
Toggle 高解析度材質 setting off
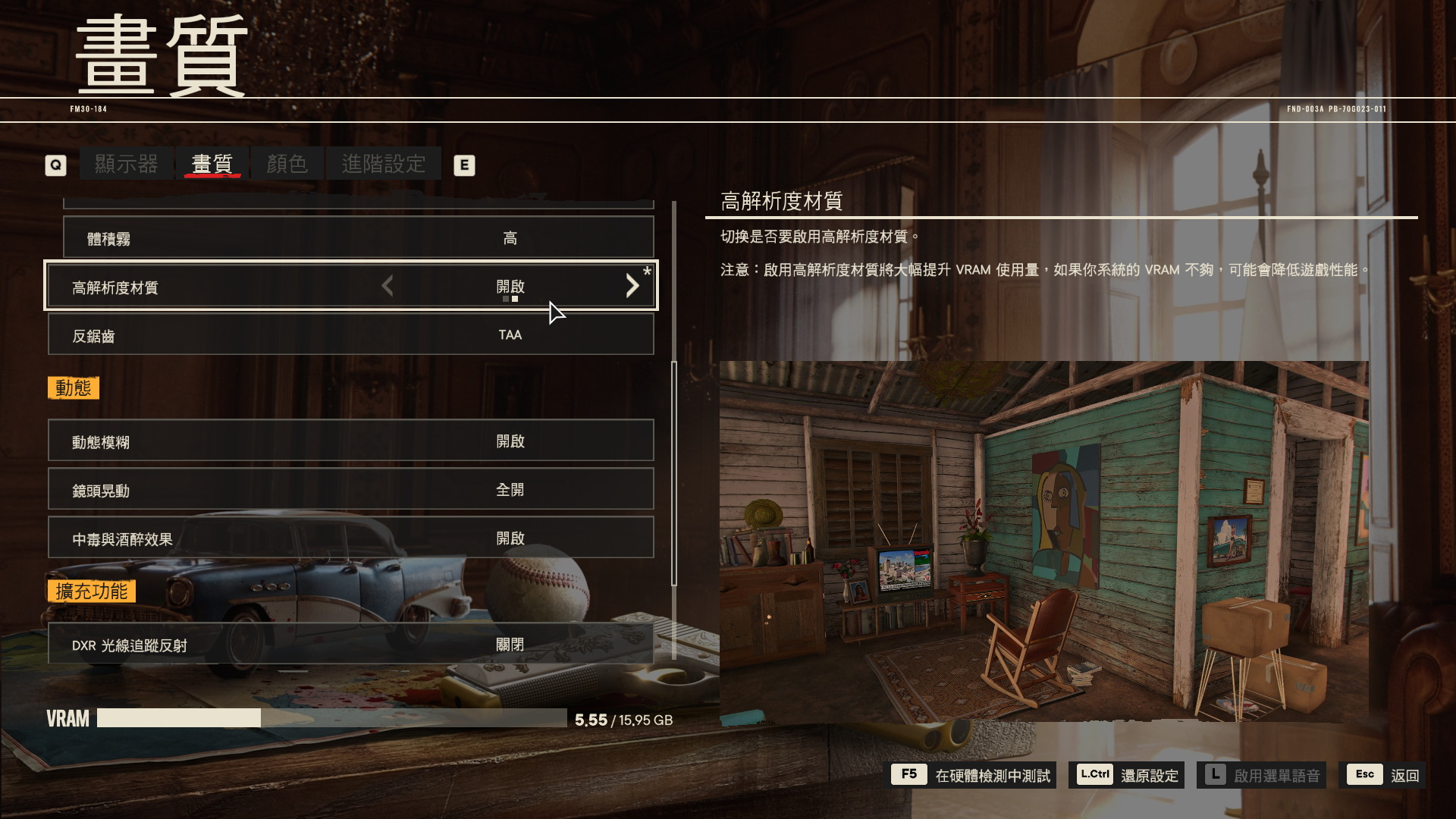[510, 287]
